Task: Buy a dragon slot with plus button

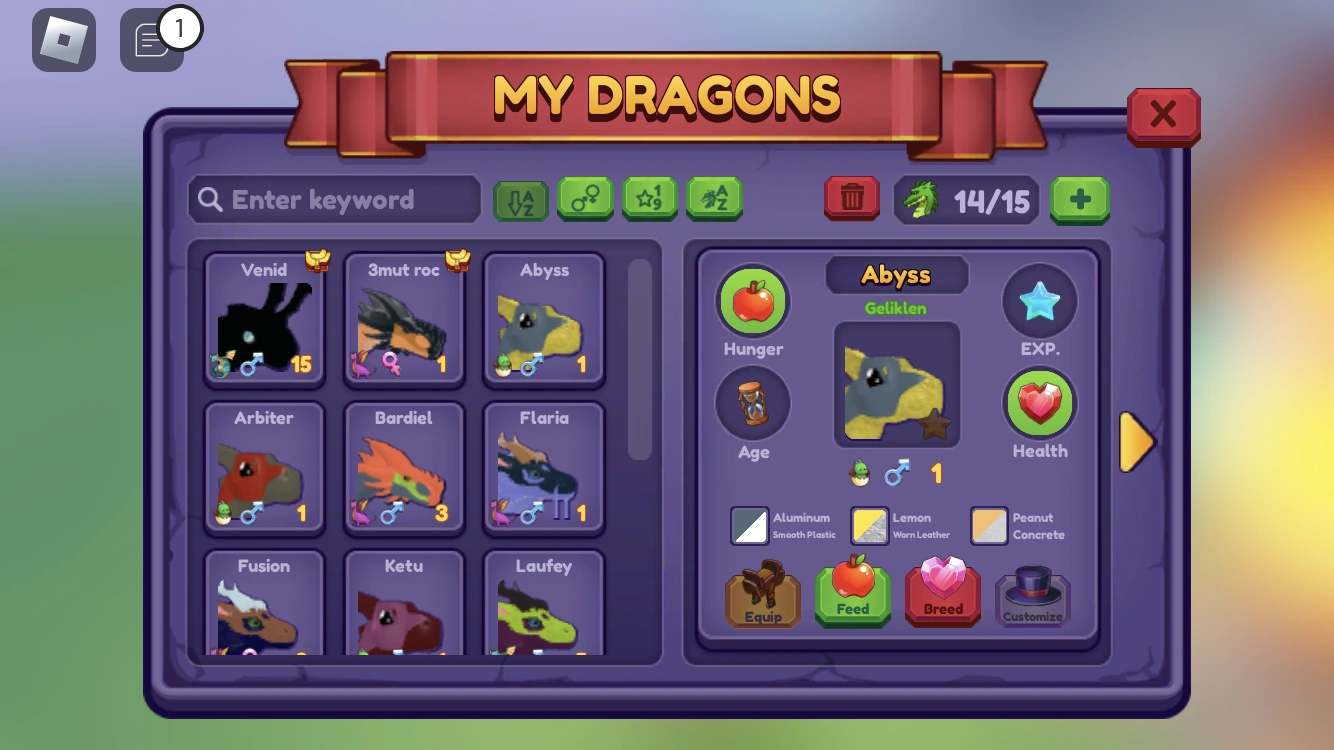Action: (1079, 199)
